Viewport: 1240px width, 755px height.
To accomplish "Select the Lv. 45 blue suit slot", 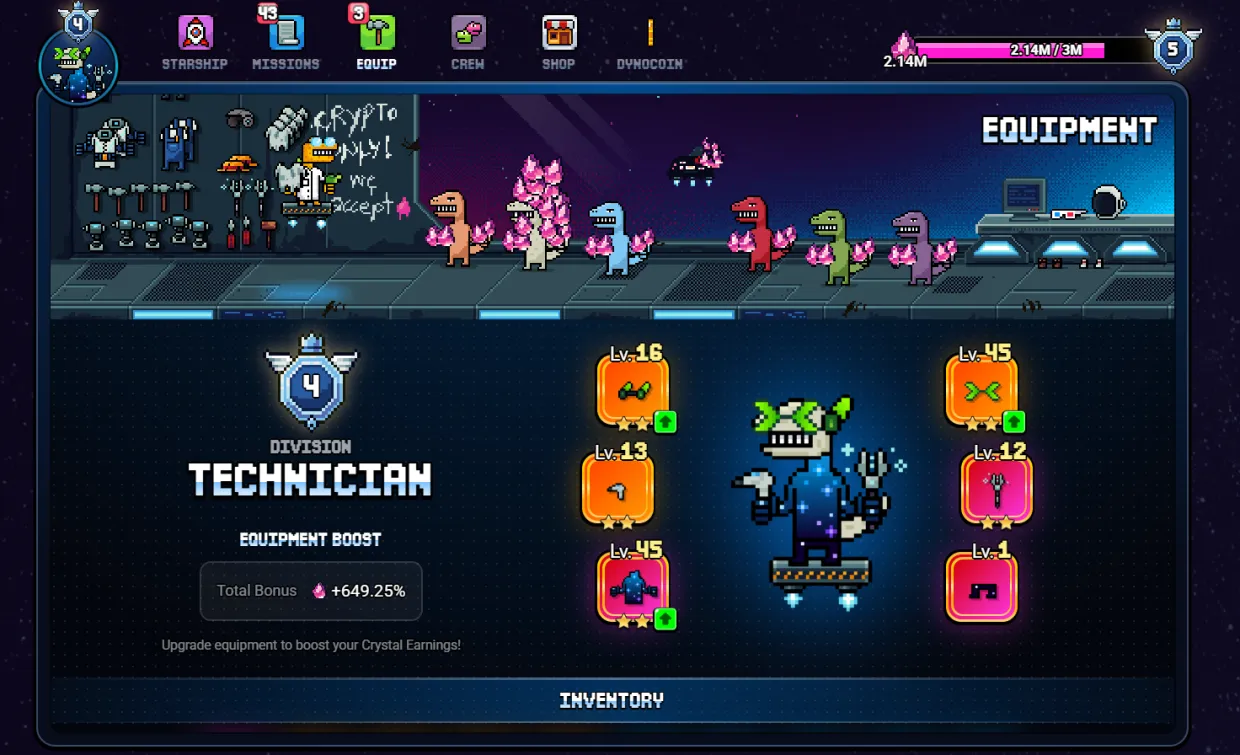I will pyautogui.click(x=633, y=588).
